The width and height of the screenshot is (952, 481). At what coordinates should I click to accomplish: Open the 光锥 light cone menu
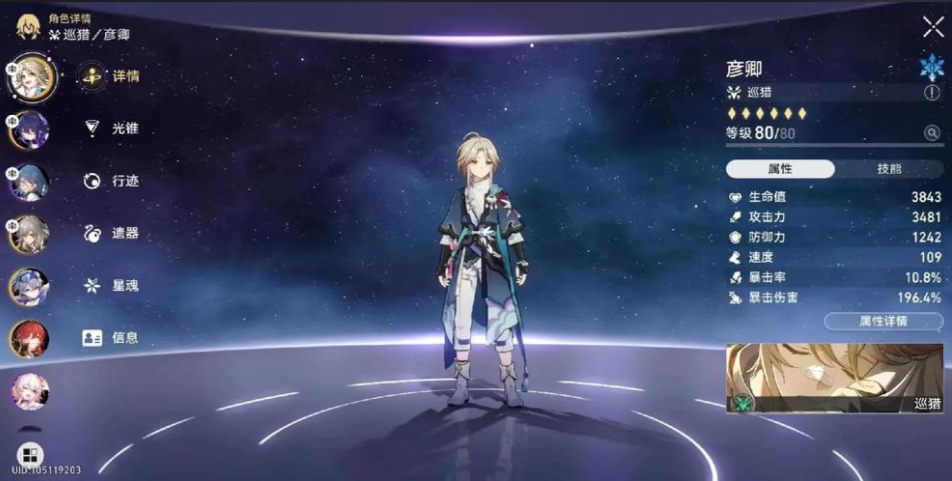click(x=110, y=128)
